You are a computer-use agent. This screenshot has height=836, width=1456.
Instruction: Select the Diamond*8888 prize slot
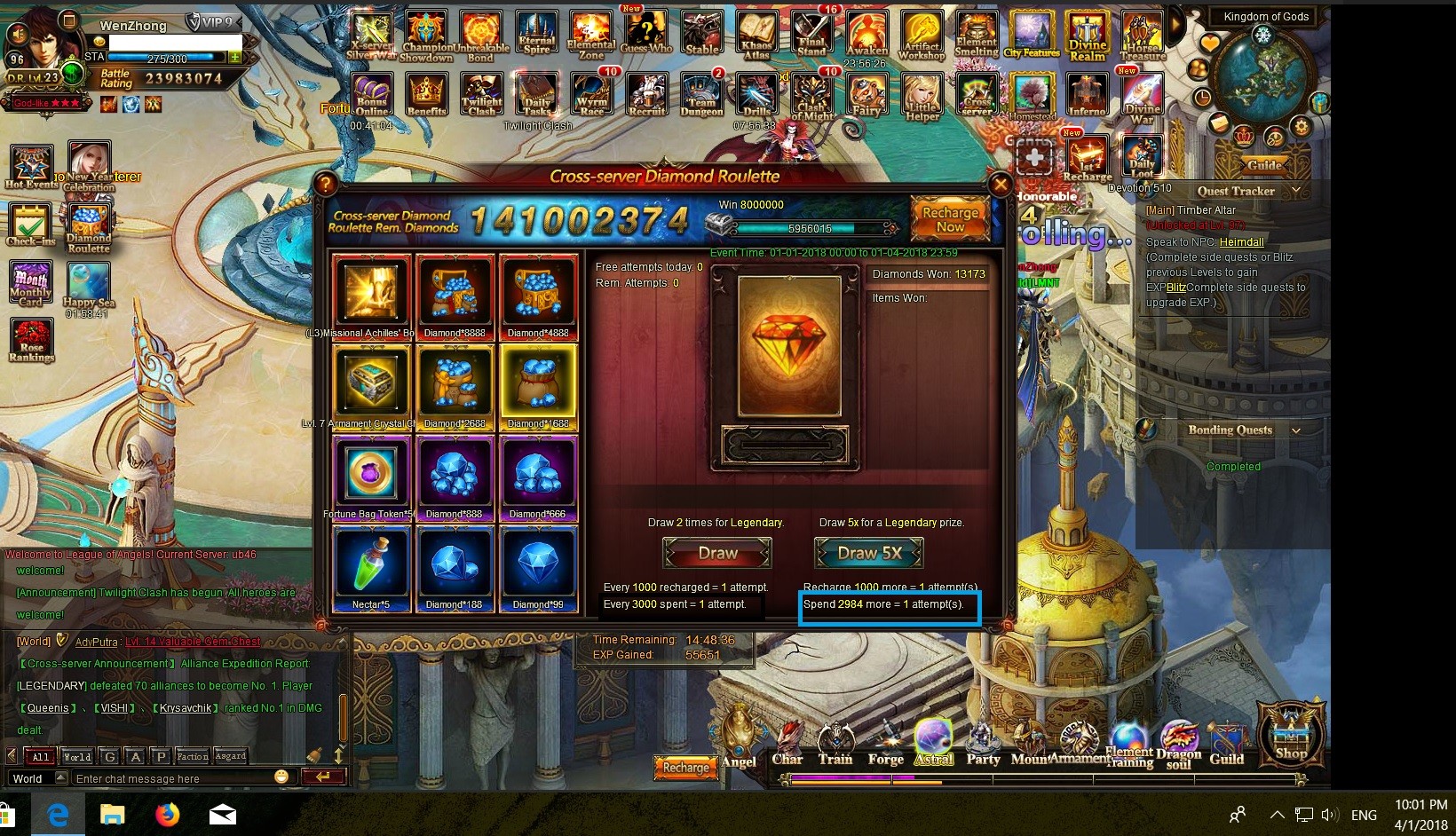pos(455,293)
